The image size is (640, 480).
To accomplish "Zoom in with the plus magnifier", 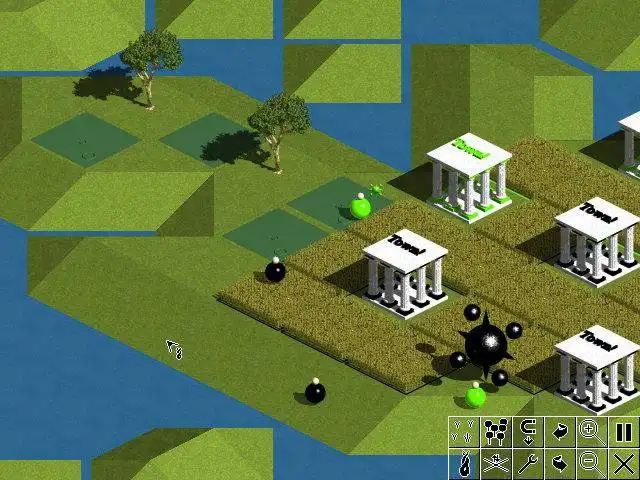I will (x=591, y=432).
